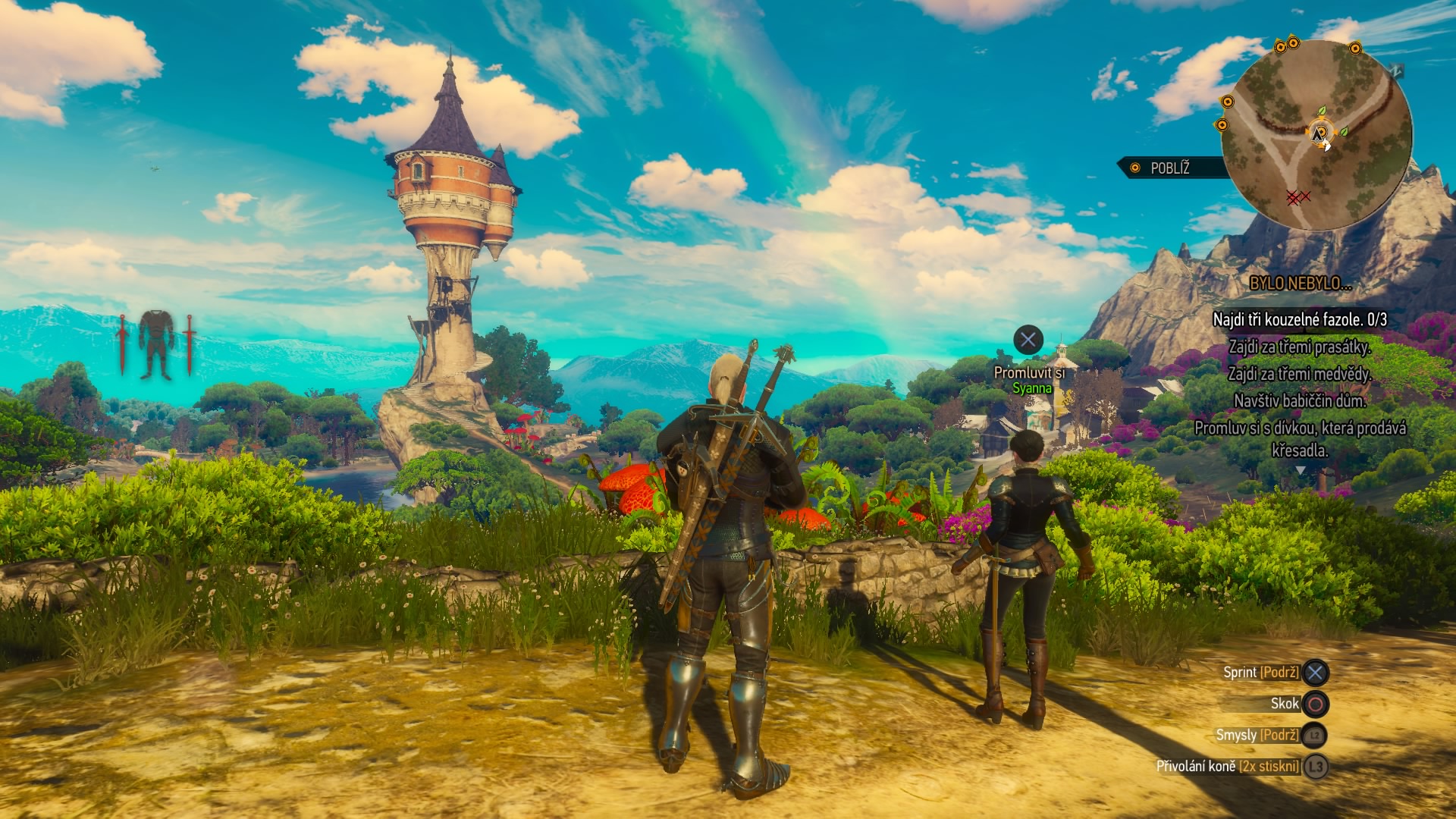1456x819 pixels.
Task: Pick the Zajdi za třemi medvědy objective
Action: pyautogui.click(x=1300, y=374)
